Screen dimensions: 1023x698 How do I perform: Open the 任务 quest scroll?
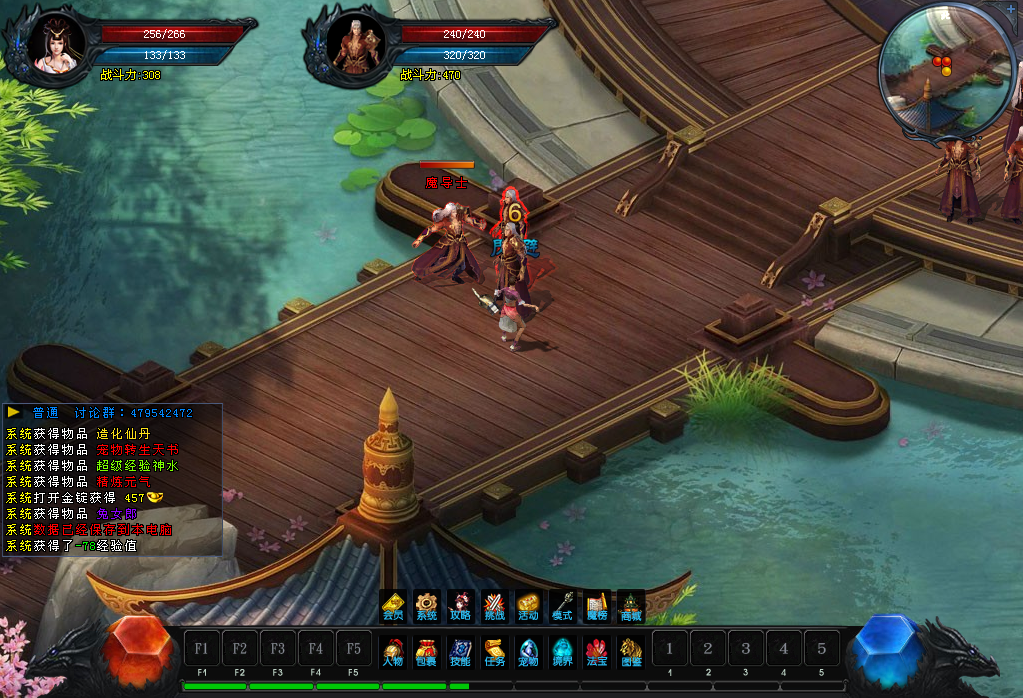[494, 652]
